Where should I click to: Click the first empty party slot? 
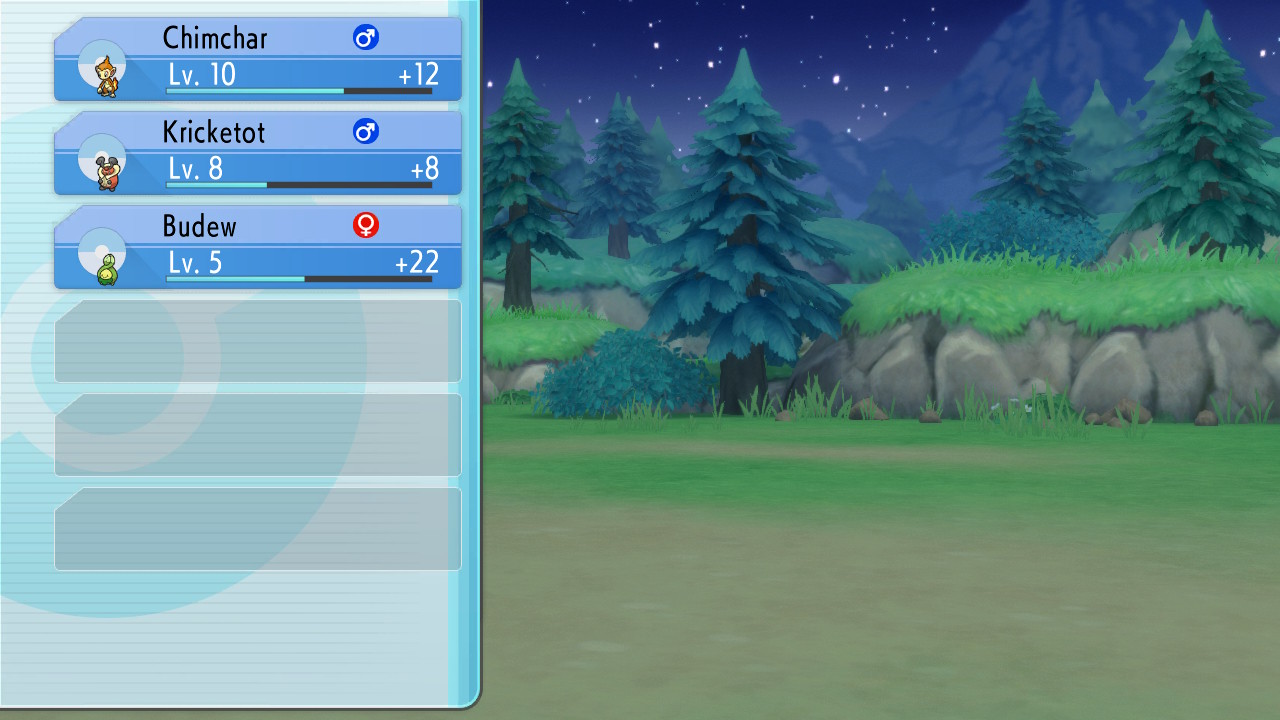[x=258, y=340]
